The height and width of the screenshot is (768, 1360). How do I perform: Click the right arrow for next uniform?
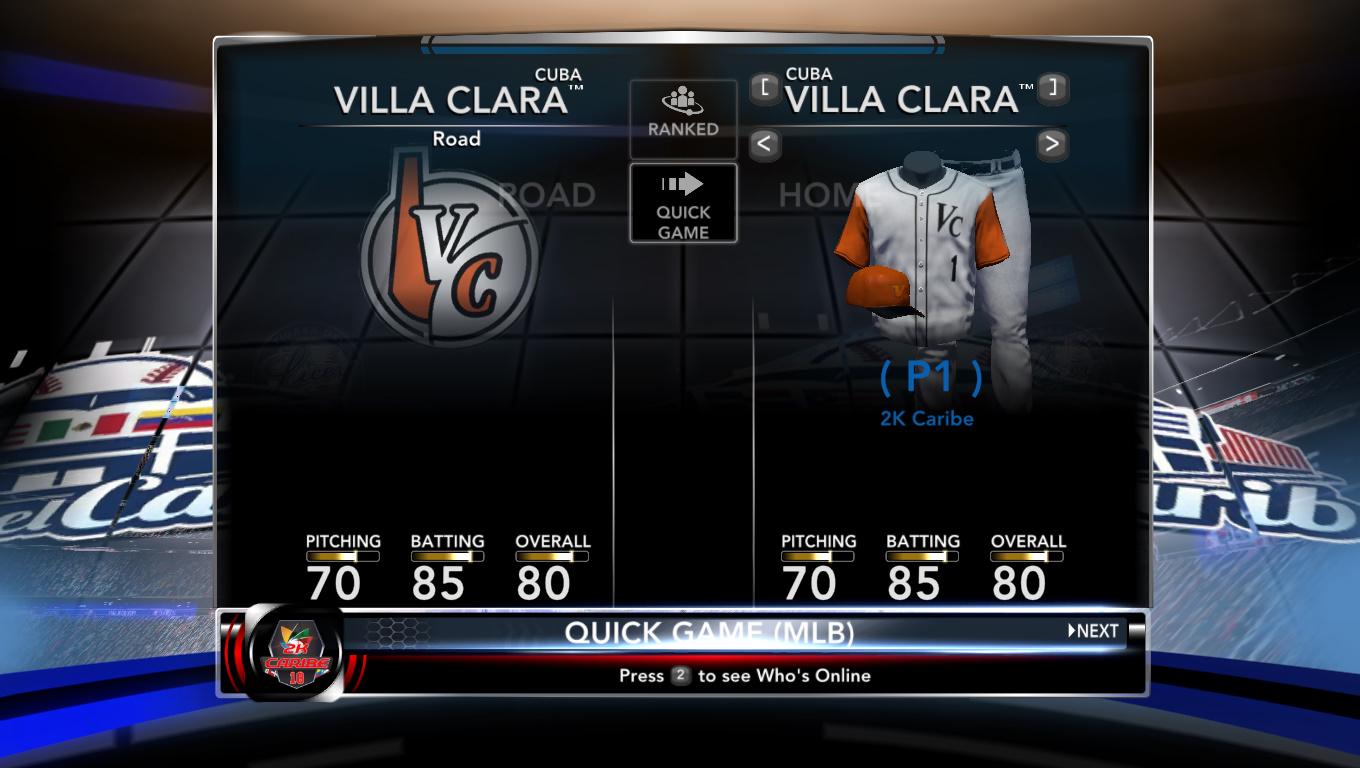tap(1051, 144)
